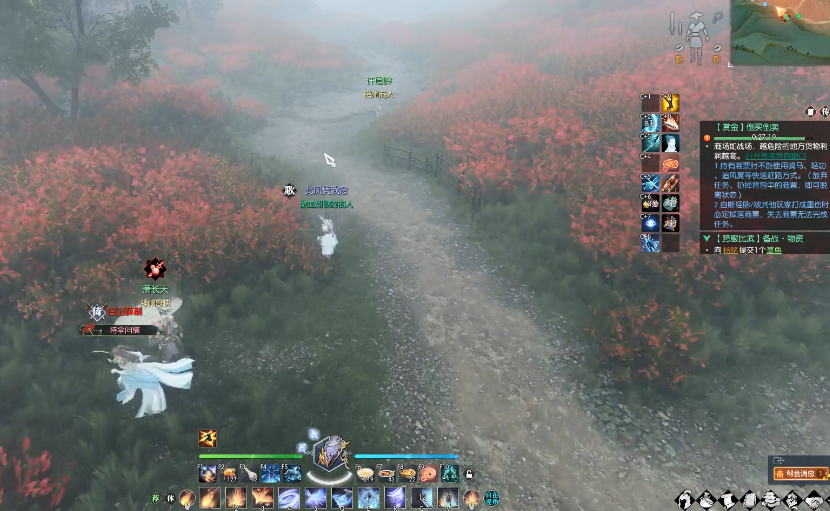Activate the whirlwind skill on skill bar
This screenshot has width=830, height=511.
[x=289, y=497]
